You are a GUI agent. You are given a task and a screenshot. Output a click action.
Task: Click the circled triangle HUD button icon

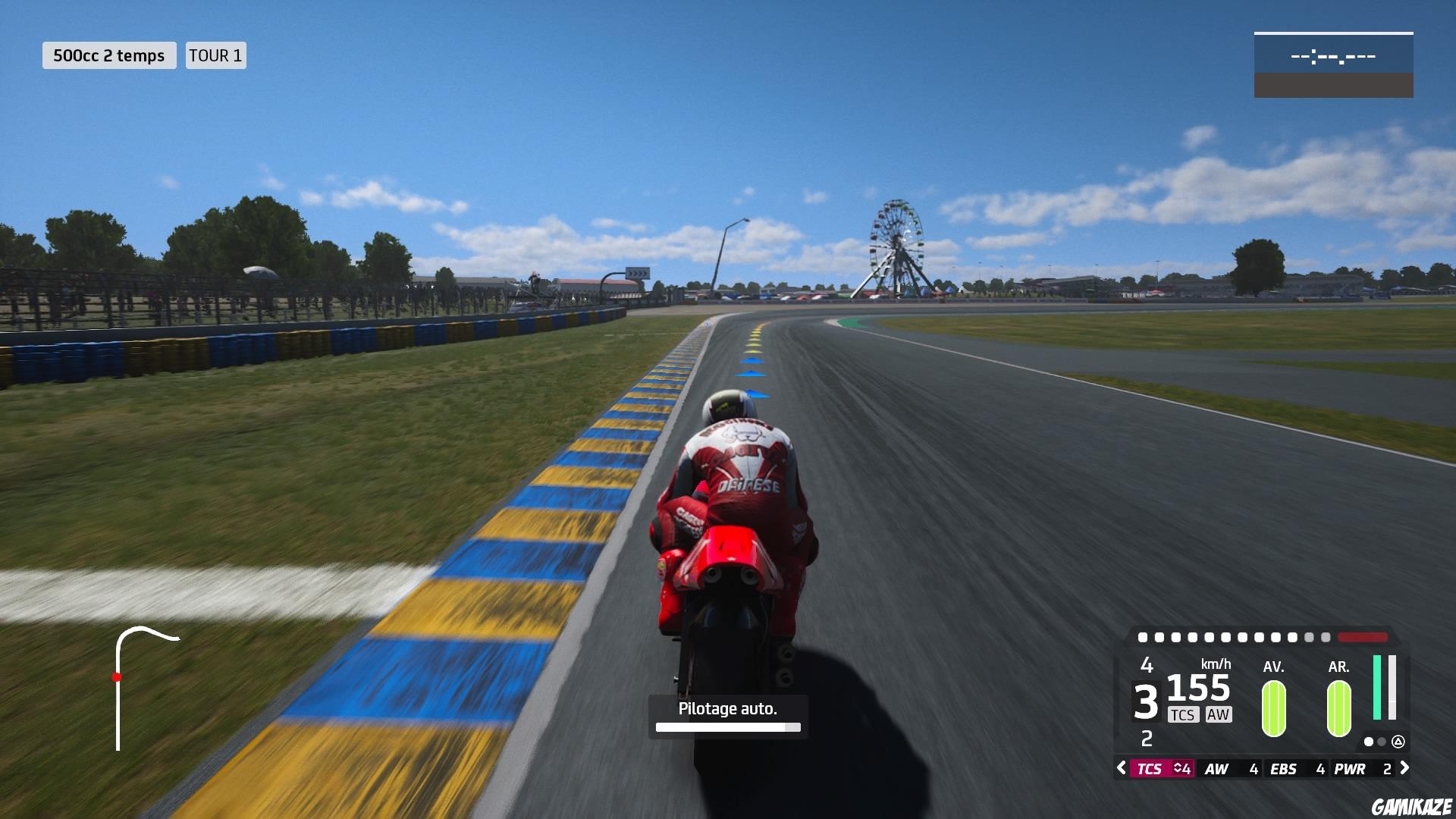coord(1398,742)
